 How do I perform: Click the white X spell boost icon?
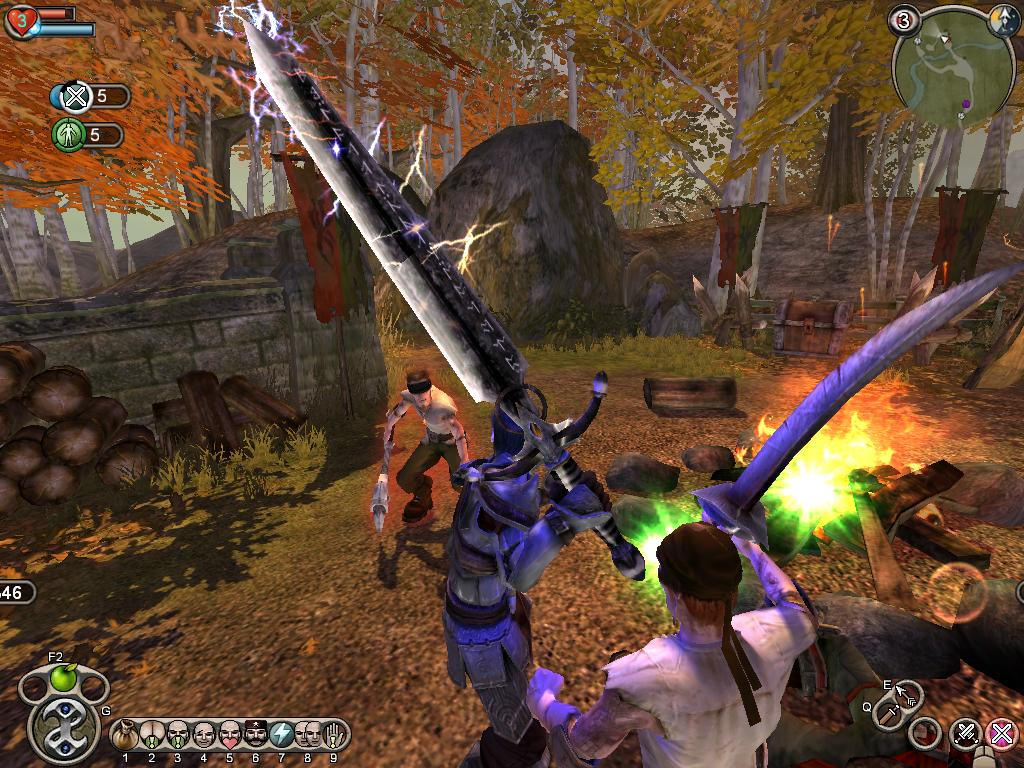click(x=74, y=97)
